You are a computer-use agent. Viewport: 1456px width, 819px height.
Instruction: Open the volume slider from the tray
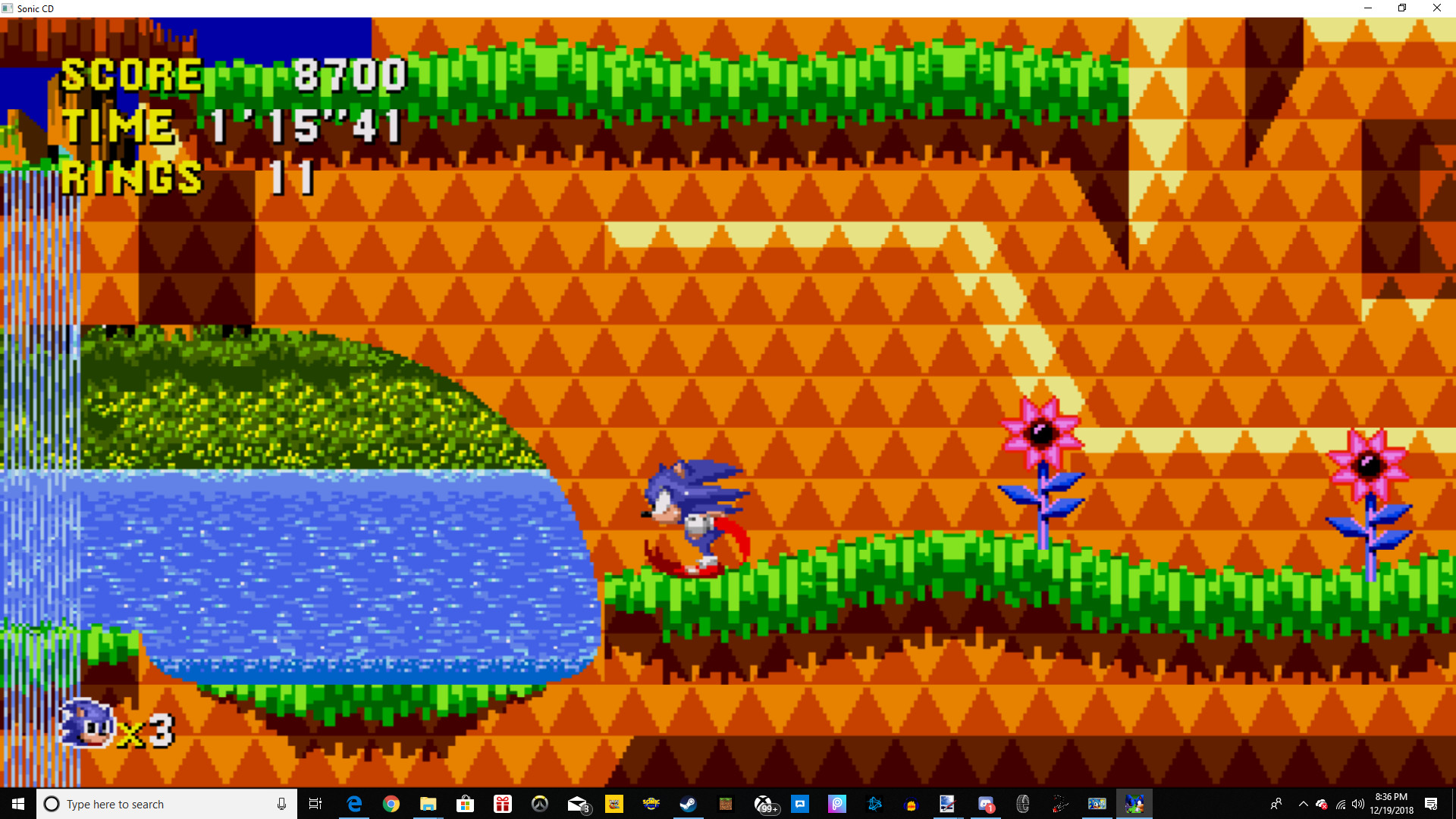[1358, 804]
